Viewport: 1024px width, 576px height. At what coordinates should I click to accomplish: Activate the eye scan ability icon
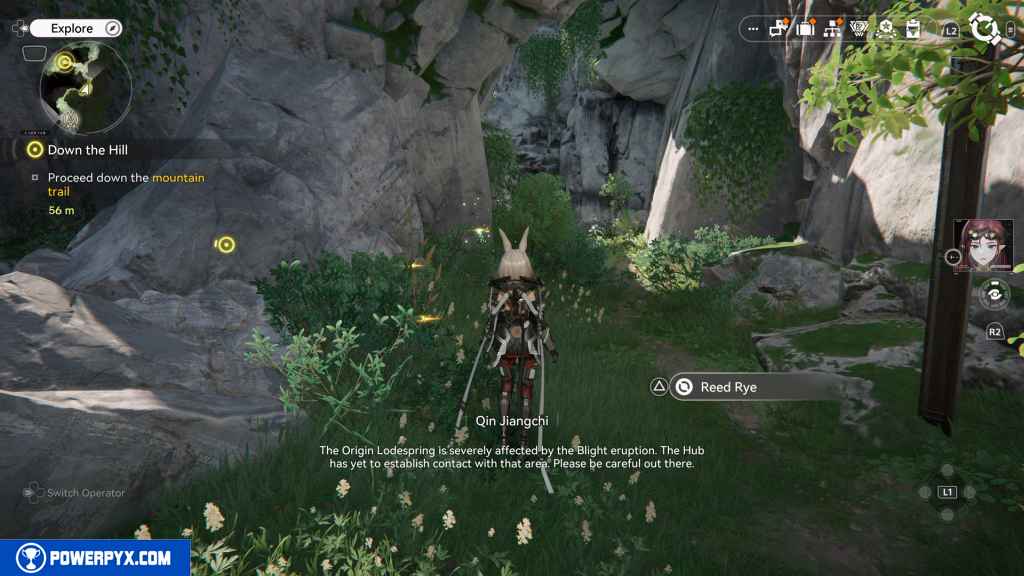(x=994, y=294)
